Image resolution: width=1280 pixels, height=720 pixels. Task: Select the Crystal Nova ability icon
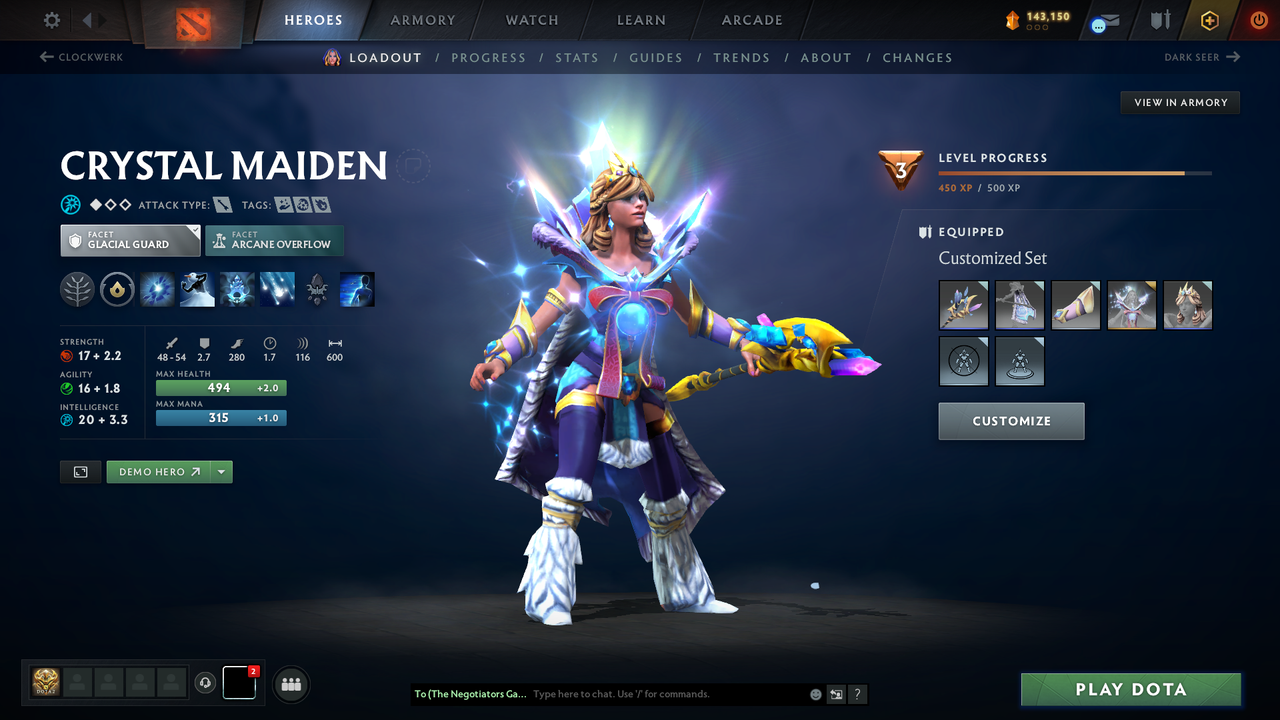click(157, 289)
